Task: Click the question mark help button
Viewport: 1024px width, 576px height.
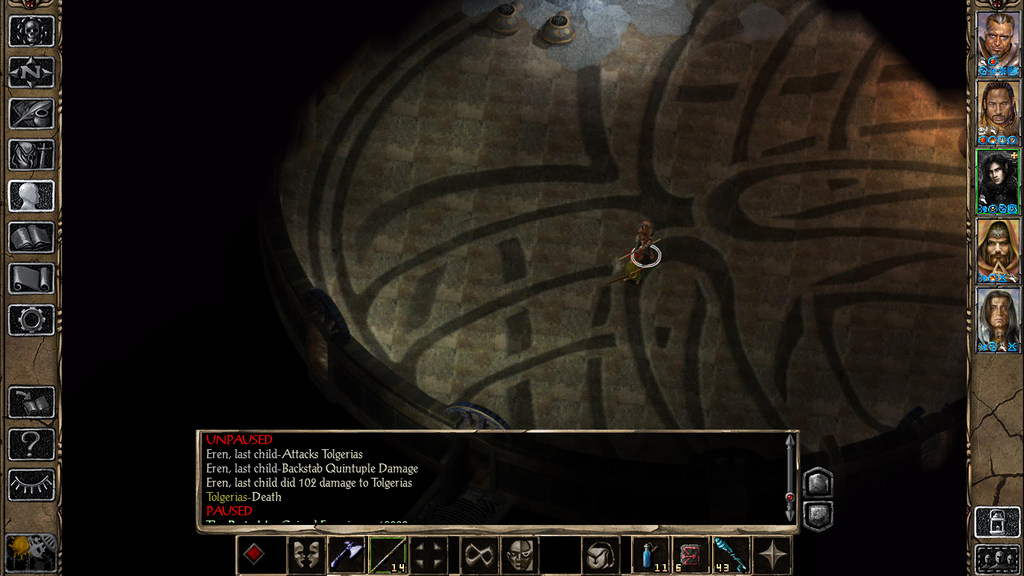Action: coord(31,443)
